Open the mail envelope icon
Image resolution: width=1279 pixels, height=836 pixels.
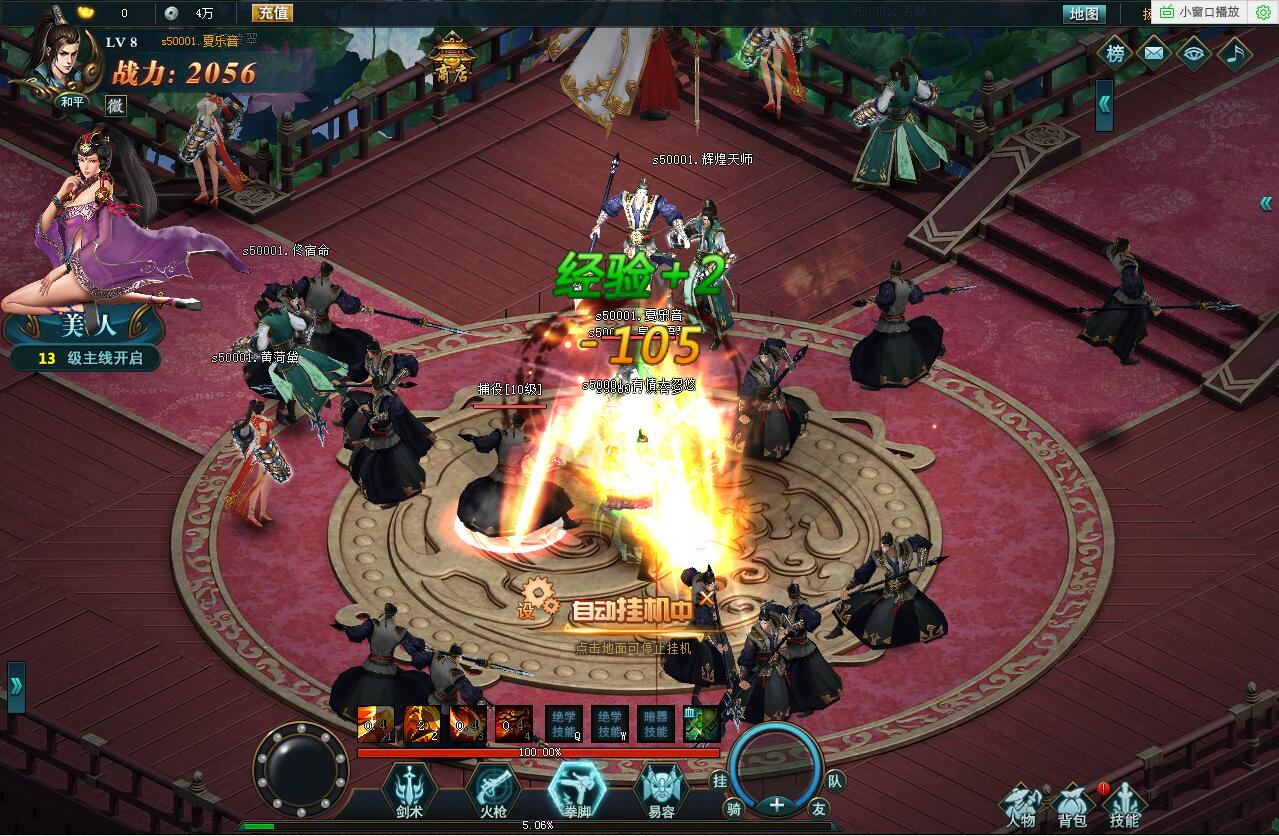(1154, 54)
